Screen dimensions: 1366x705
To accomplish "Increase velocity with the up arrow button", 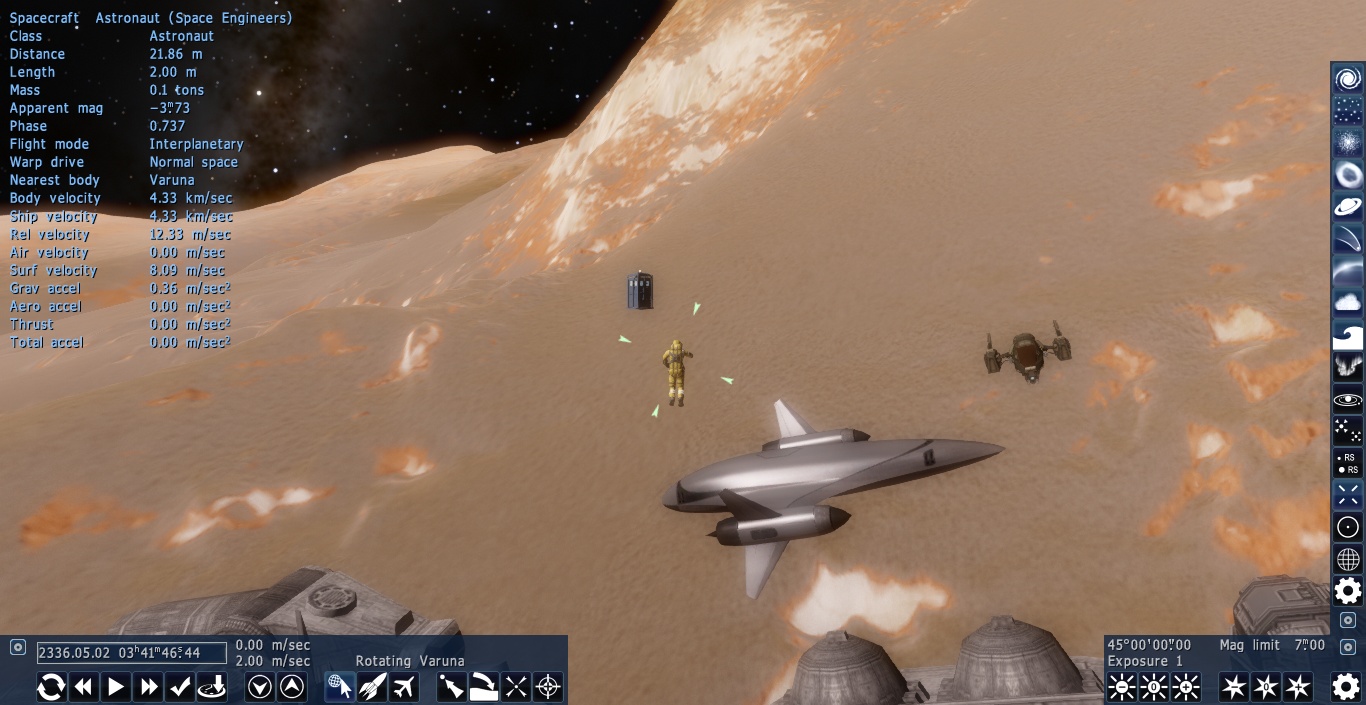I will click(x=292, y=687).
